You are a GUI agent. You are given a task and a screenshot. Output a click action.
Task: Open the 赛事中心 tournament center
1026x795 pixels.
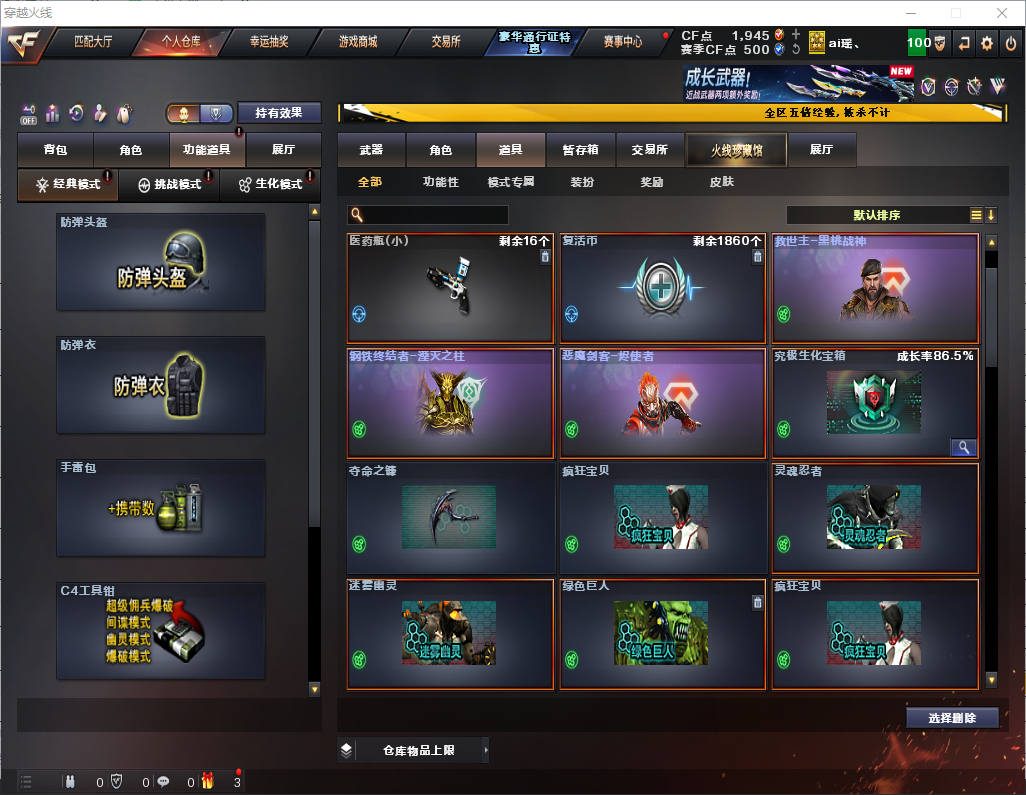click(623, 42)
